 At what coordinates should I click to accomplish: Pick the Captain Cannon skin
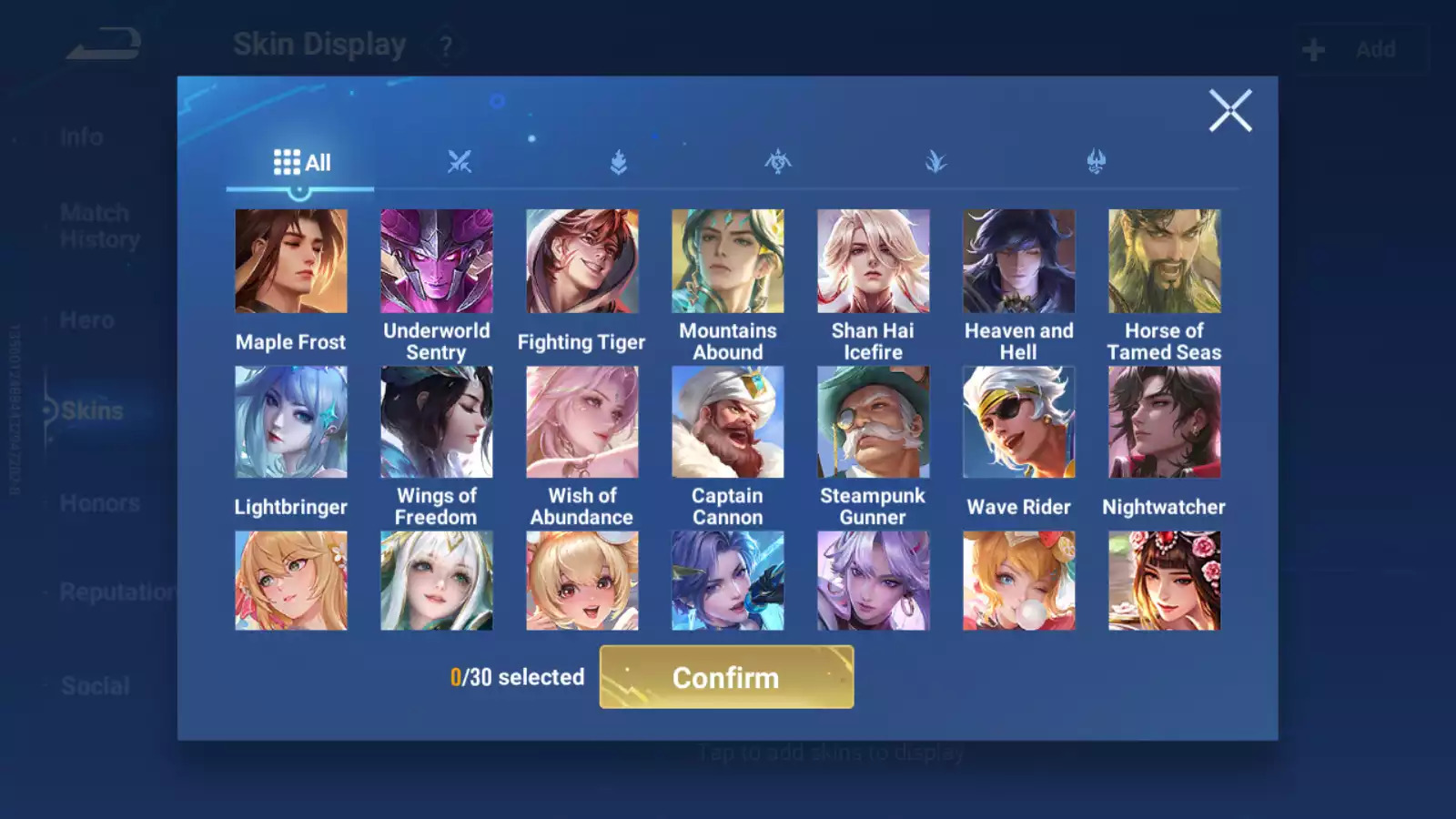point(728,422)
